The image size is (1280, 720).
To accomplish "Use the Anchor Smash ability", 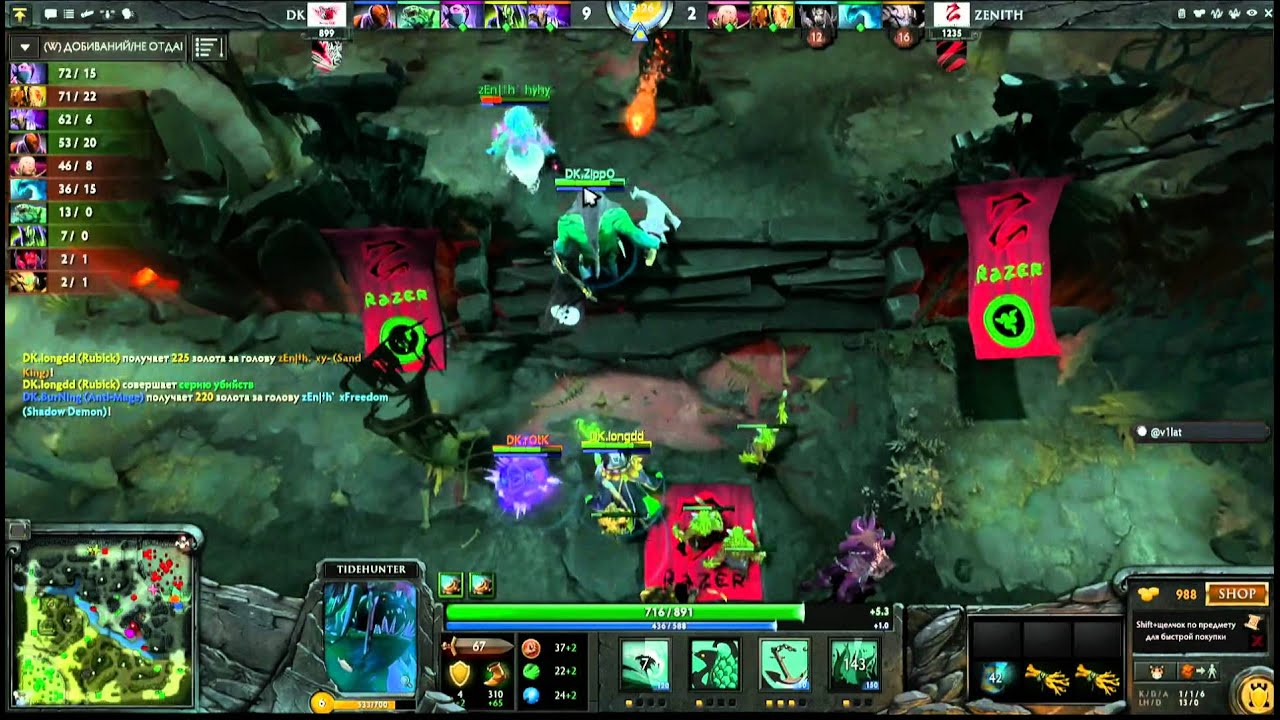I will (x=784, y=663).
